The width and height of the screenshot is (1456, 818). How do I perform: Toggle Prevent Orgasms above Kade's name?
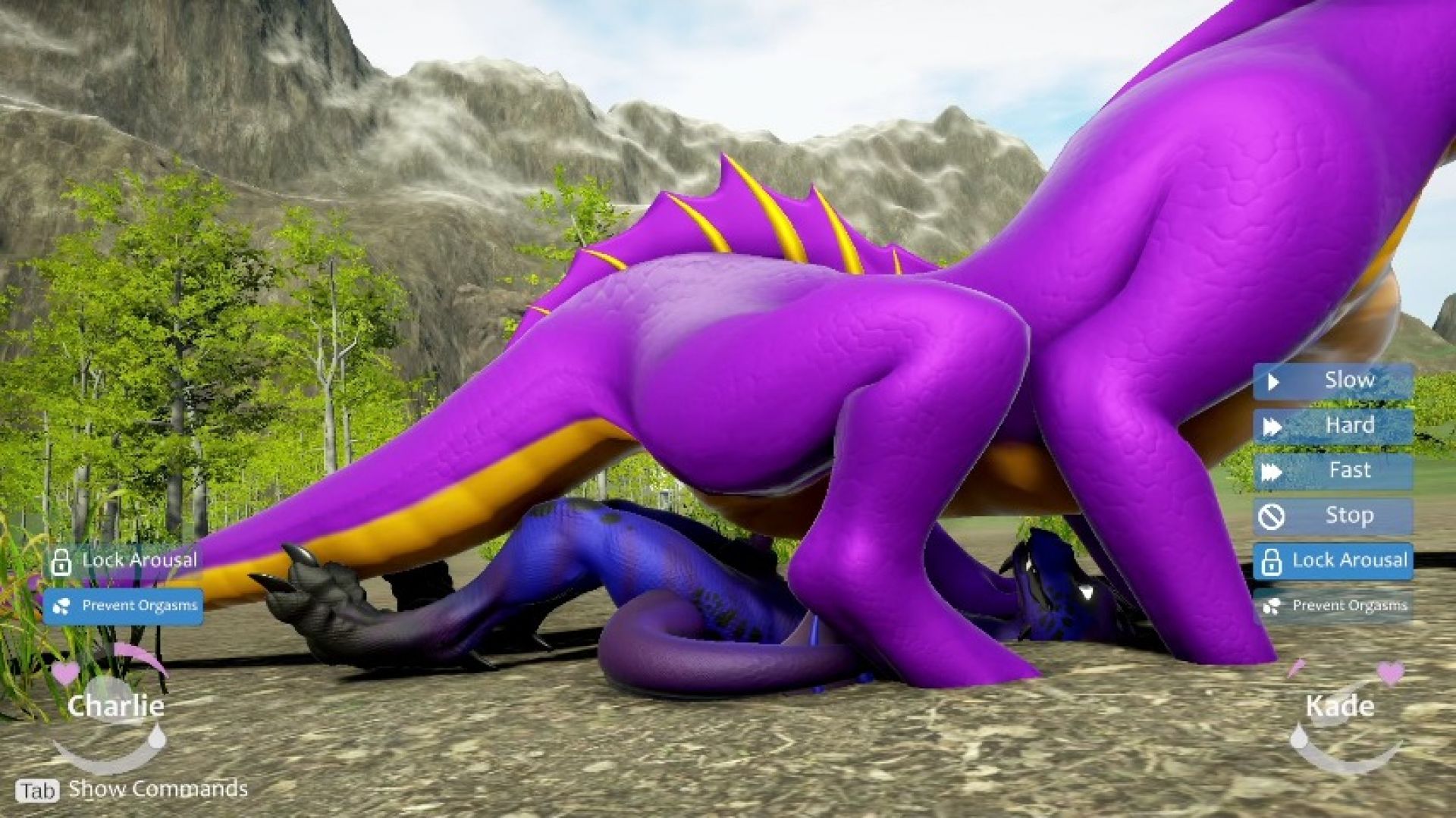pos(1332,606)
